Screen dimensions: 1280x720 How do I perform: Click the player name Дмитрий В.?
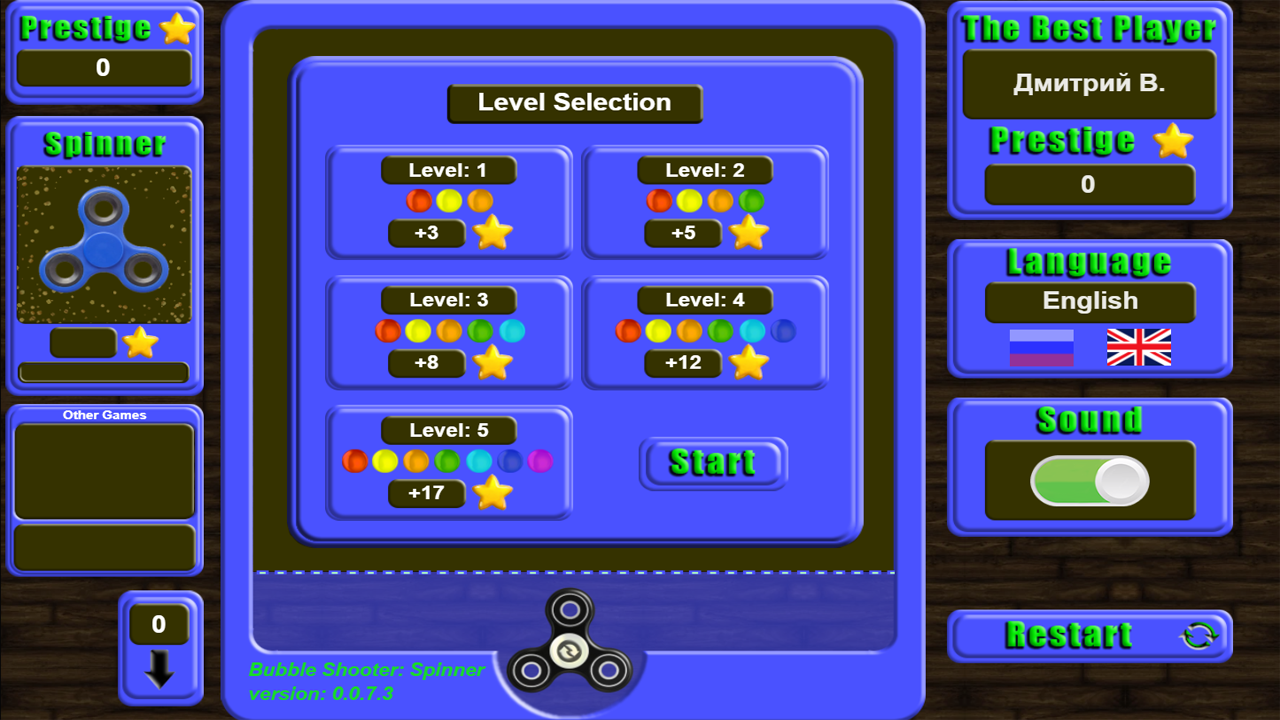[x=1089, y=83]
